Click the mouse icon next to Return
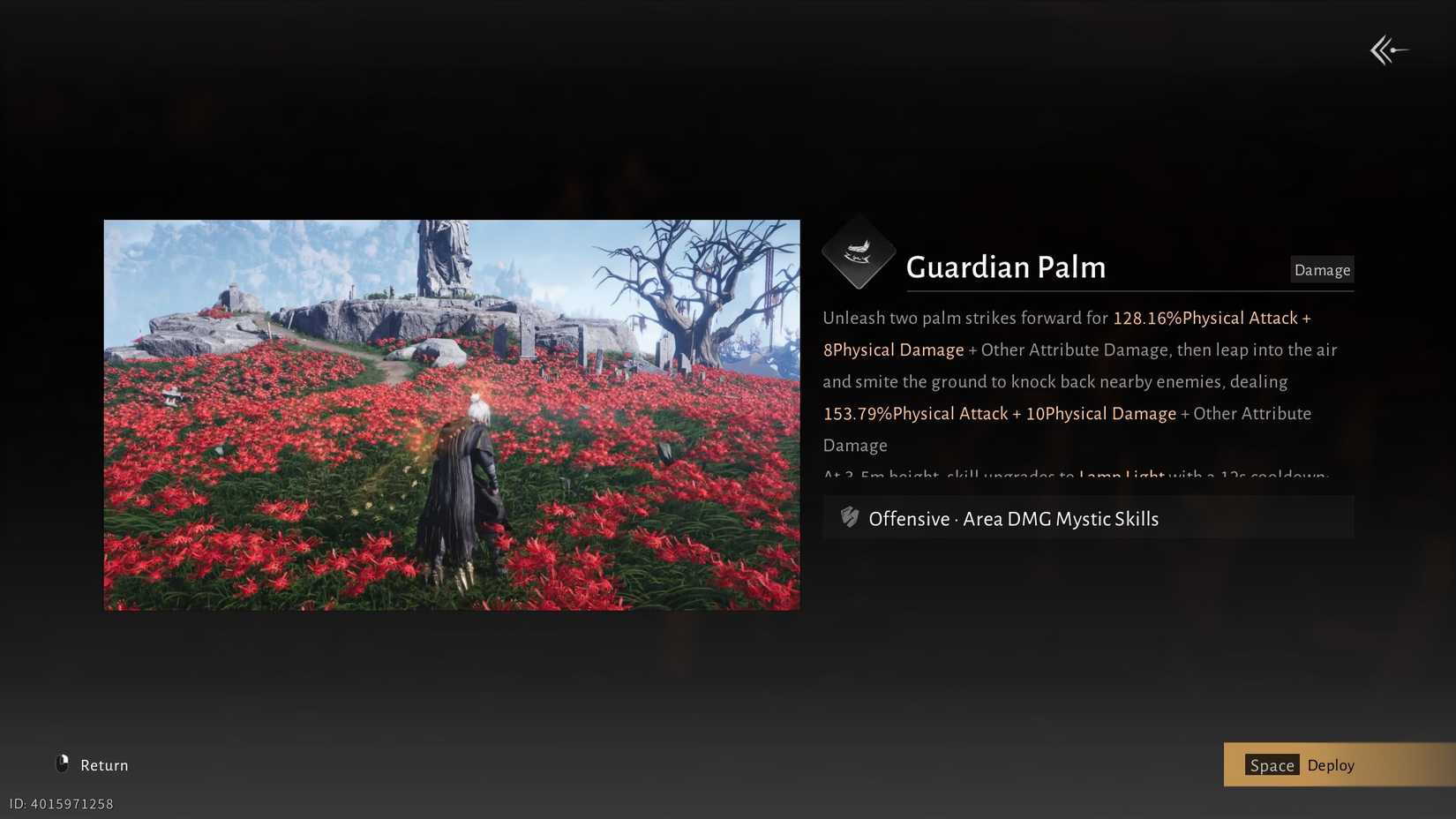 click(62, 763)
